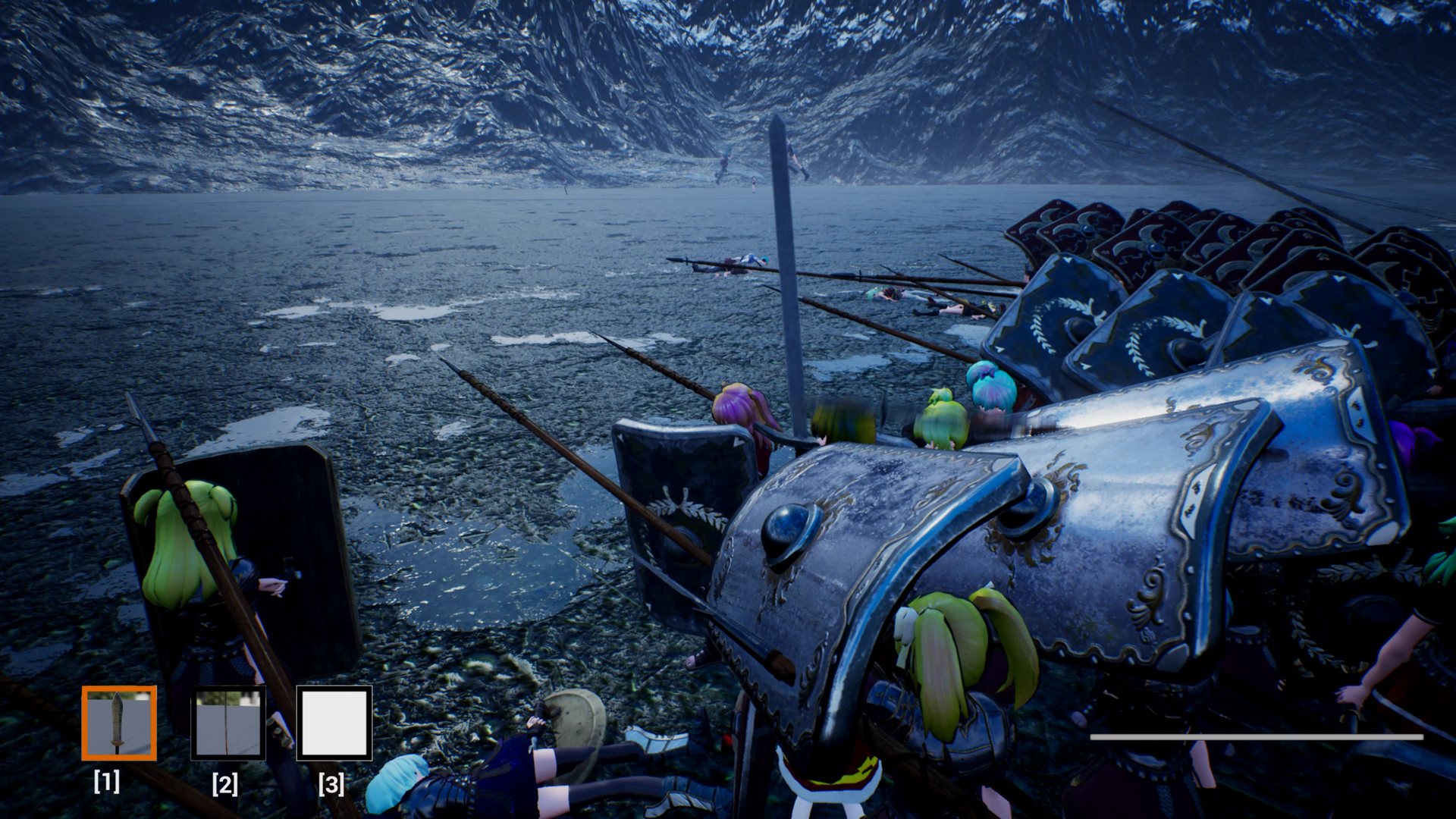
Task: Select the sword weapon slot
Action: pos(119,723)
